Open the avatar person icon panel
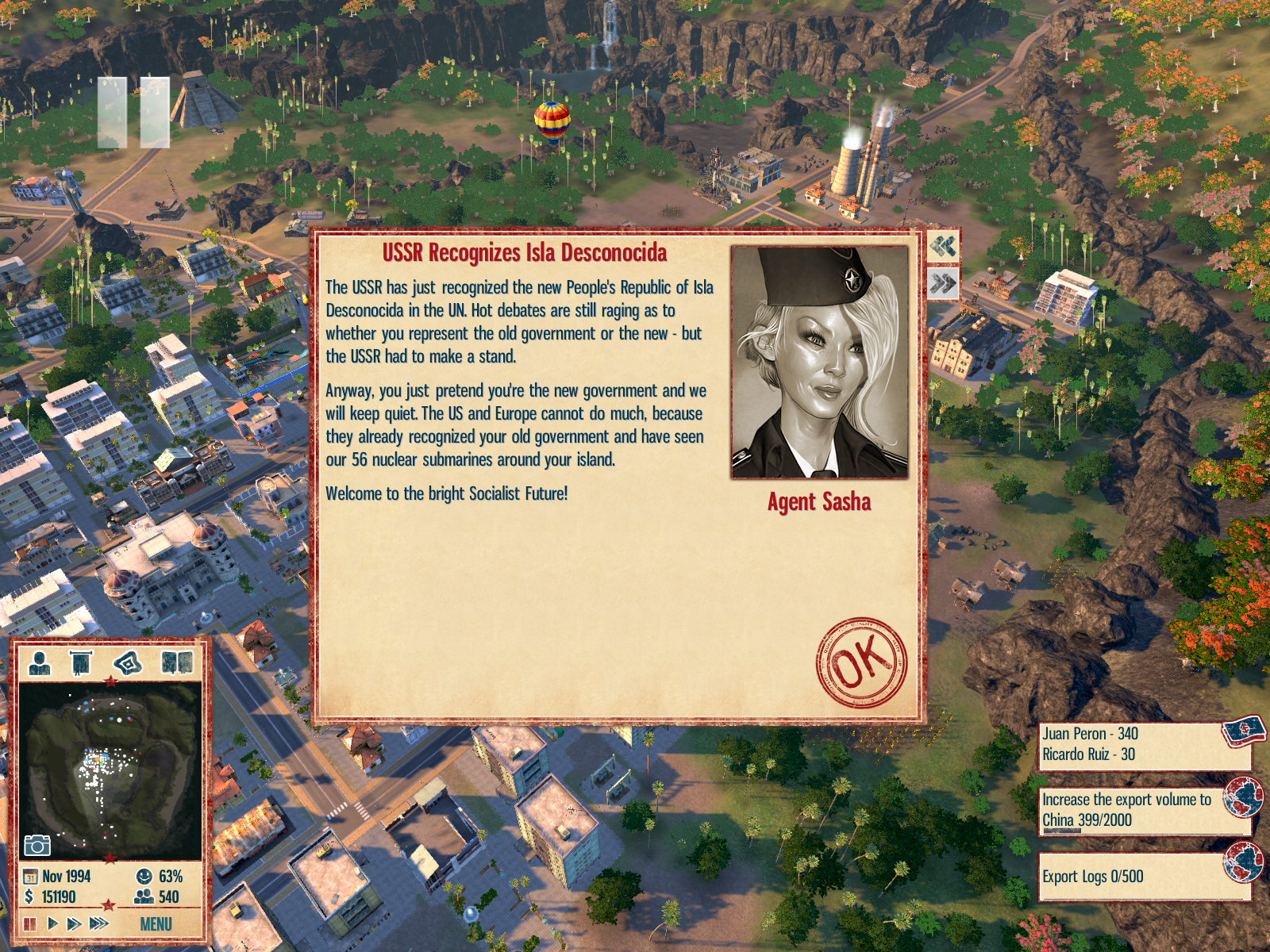Screen dimensions: 1270x952 click(x=39, y=662)
